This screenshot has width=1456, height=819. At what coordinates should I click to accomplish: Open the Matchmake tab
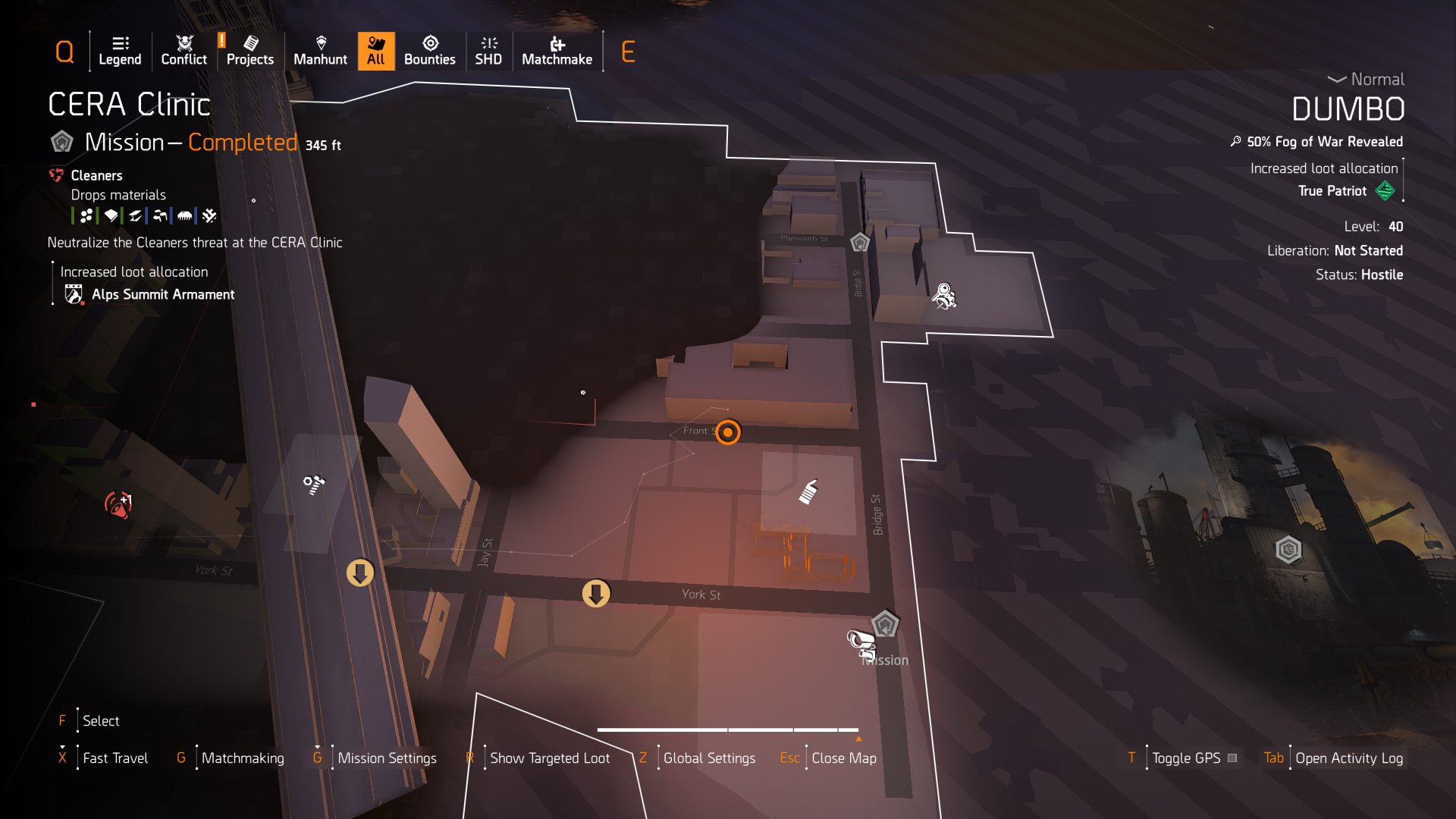[557, 51]
